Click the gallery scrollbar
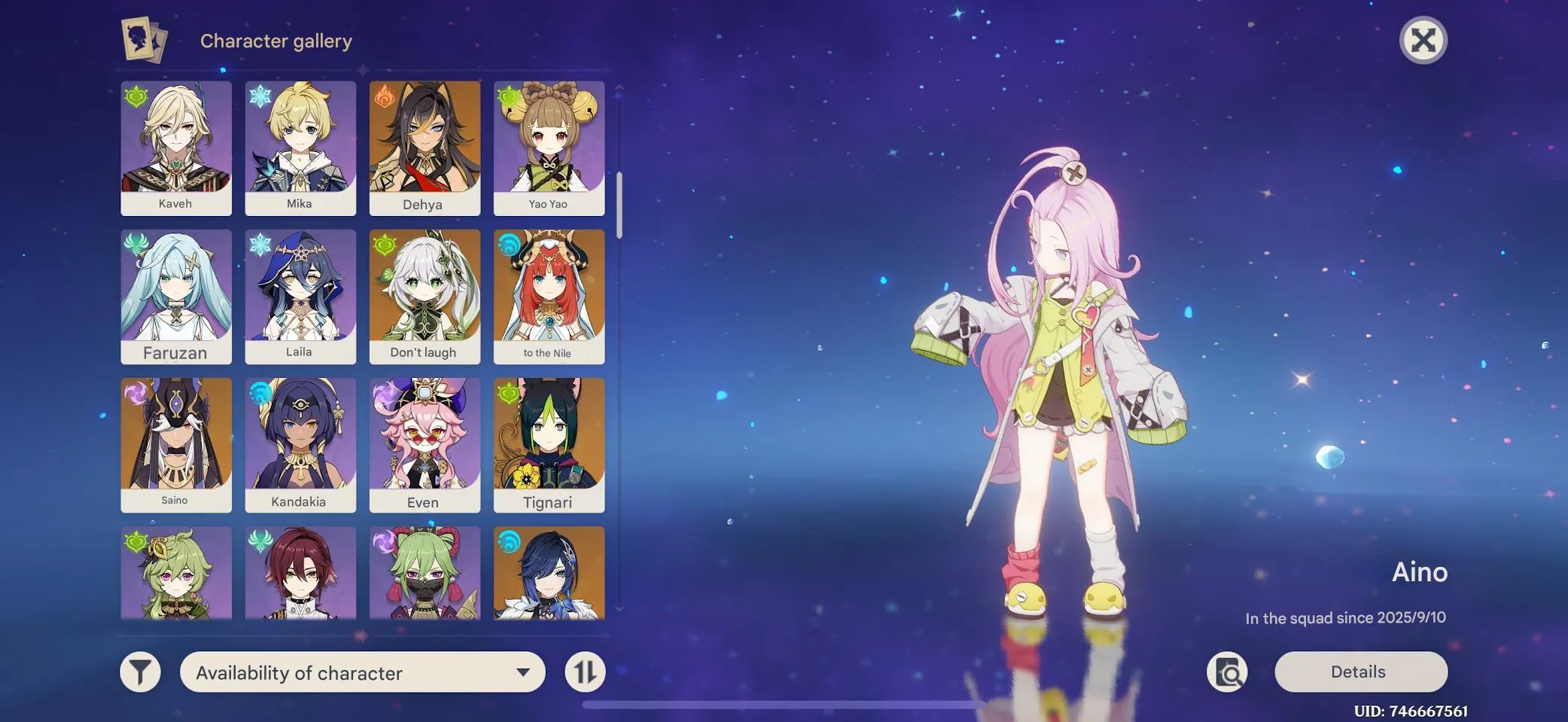The image size is (1568, 722). 619,203
